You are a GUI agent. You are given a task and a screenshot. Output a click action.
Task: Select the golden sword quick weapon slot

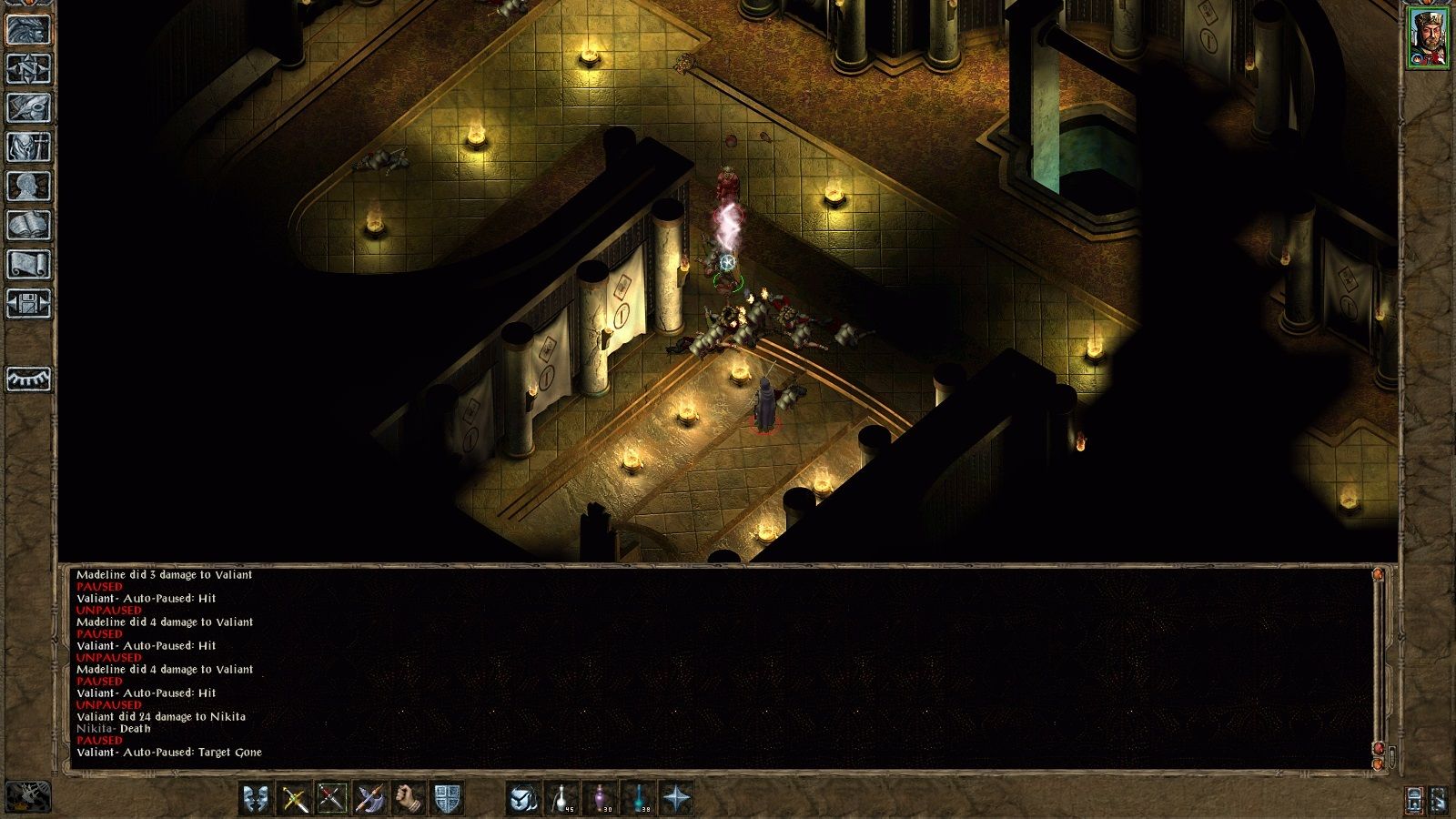pos(294,797)
